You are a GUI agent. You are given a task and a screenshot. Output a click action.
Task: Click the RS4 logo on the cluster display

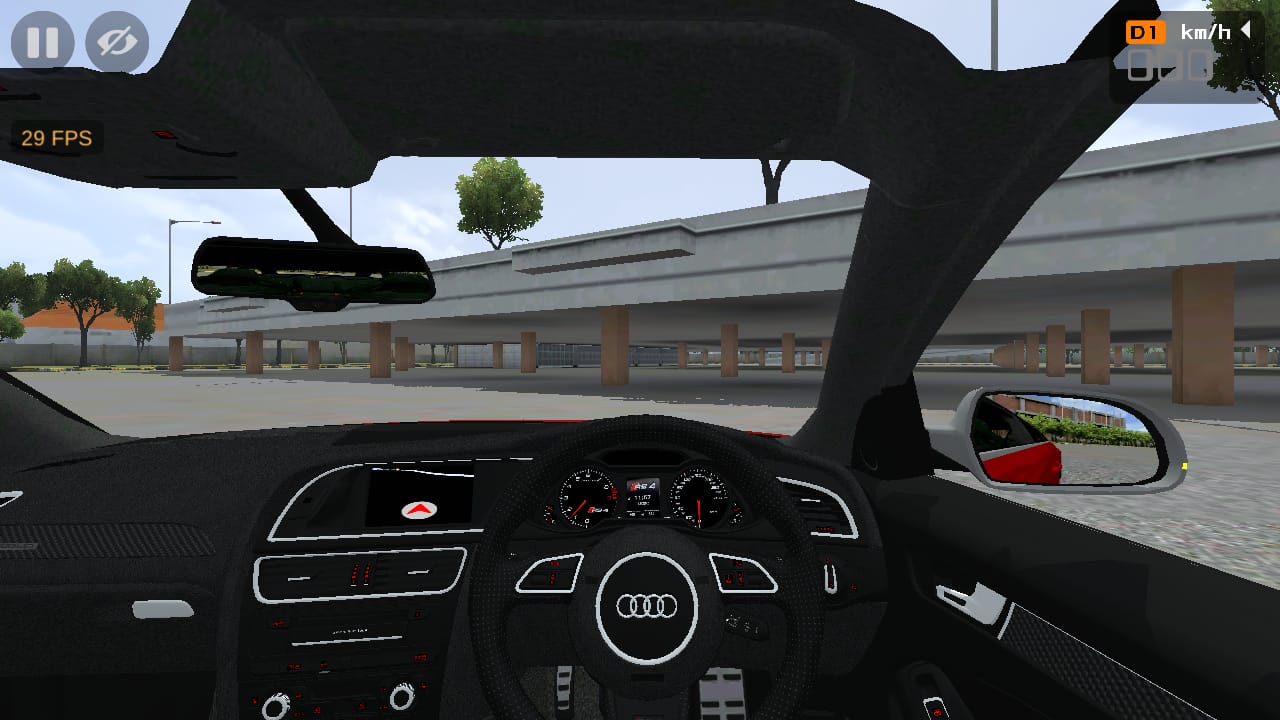(x=641, y=486)
